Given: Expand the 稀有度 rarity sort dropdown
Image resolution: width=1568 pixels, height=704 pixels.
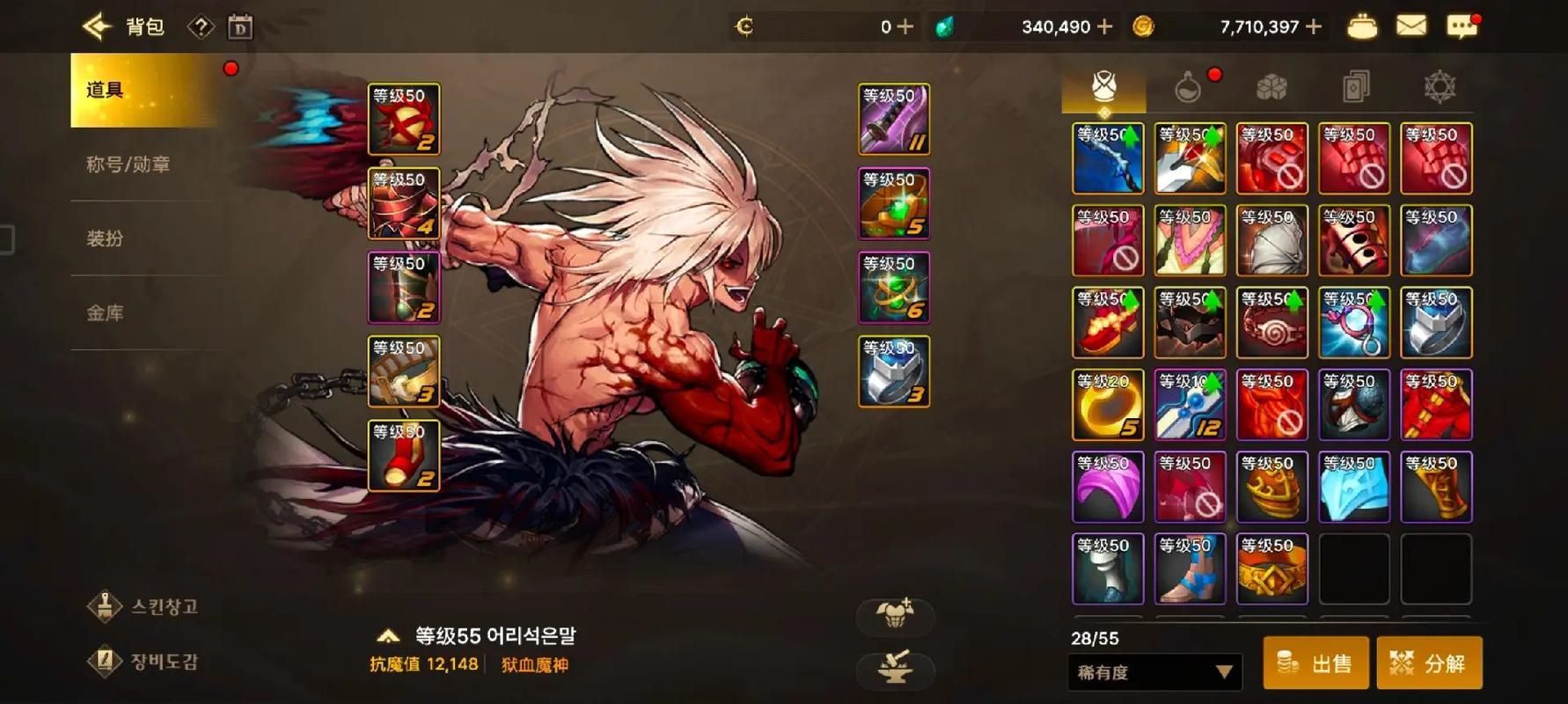Looking at the screenshot, I should tap(1154, 671).
